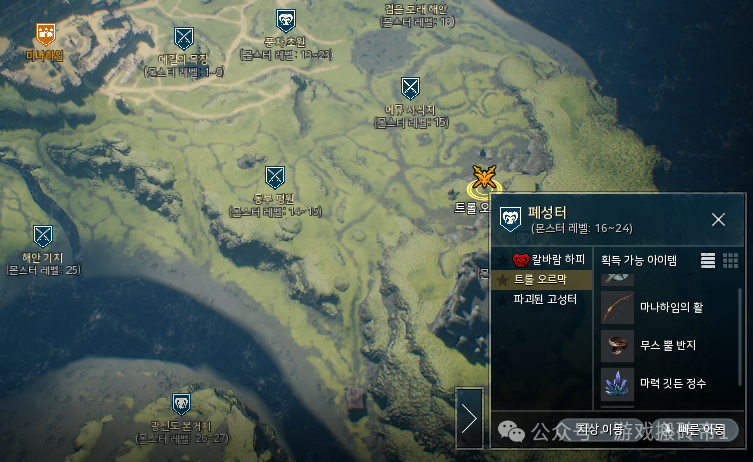This screenshot has width=753, height=462.
Task: Expand the side panel arrow button
Action: point(469,418)
